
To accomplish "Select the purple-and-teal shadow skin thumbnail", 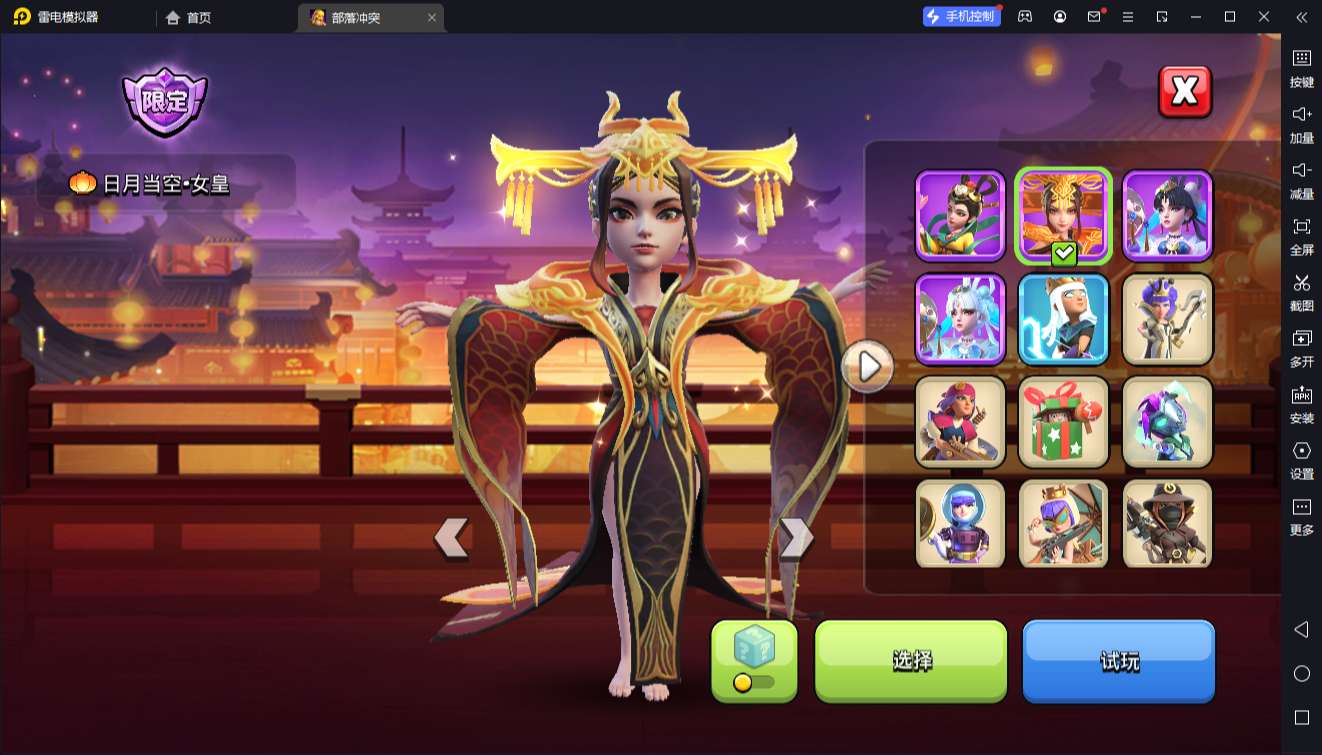I will [x=1167, y=422].
